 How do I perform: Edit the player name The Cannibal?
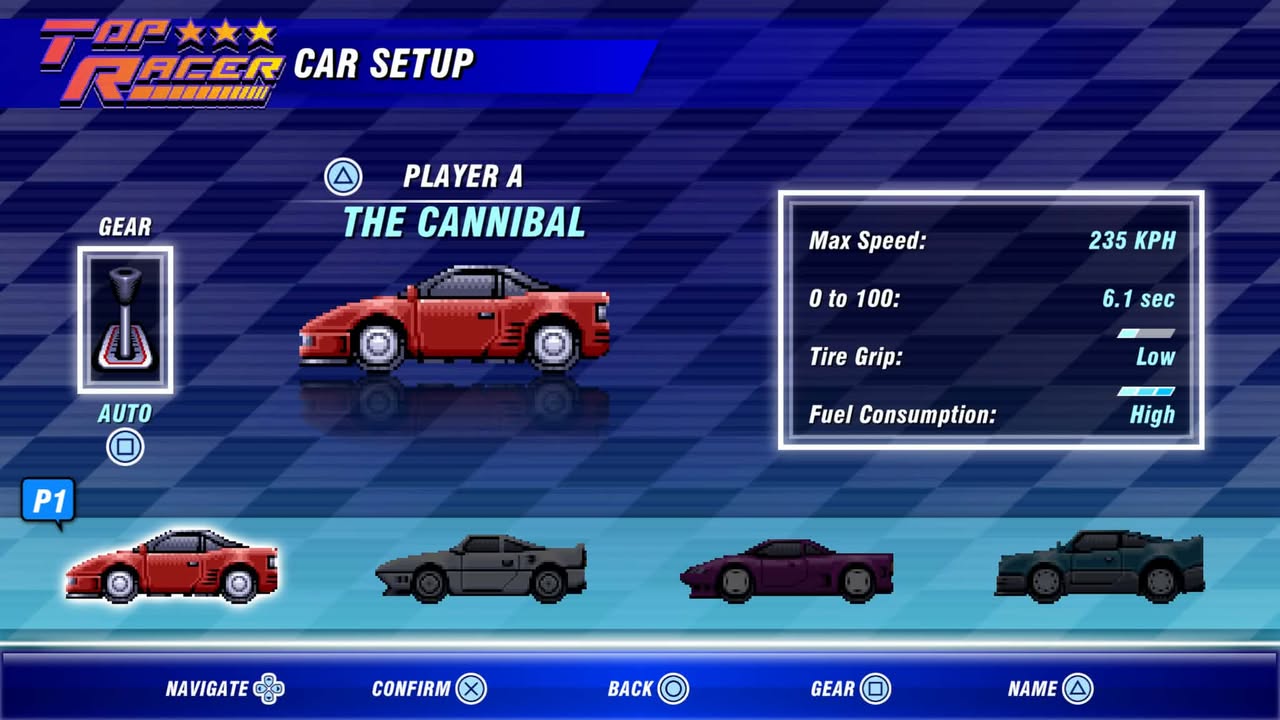click(463, 222)
